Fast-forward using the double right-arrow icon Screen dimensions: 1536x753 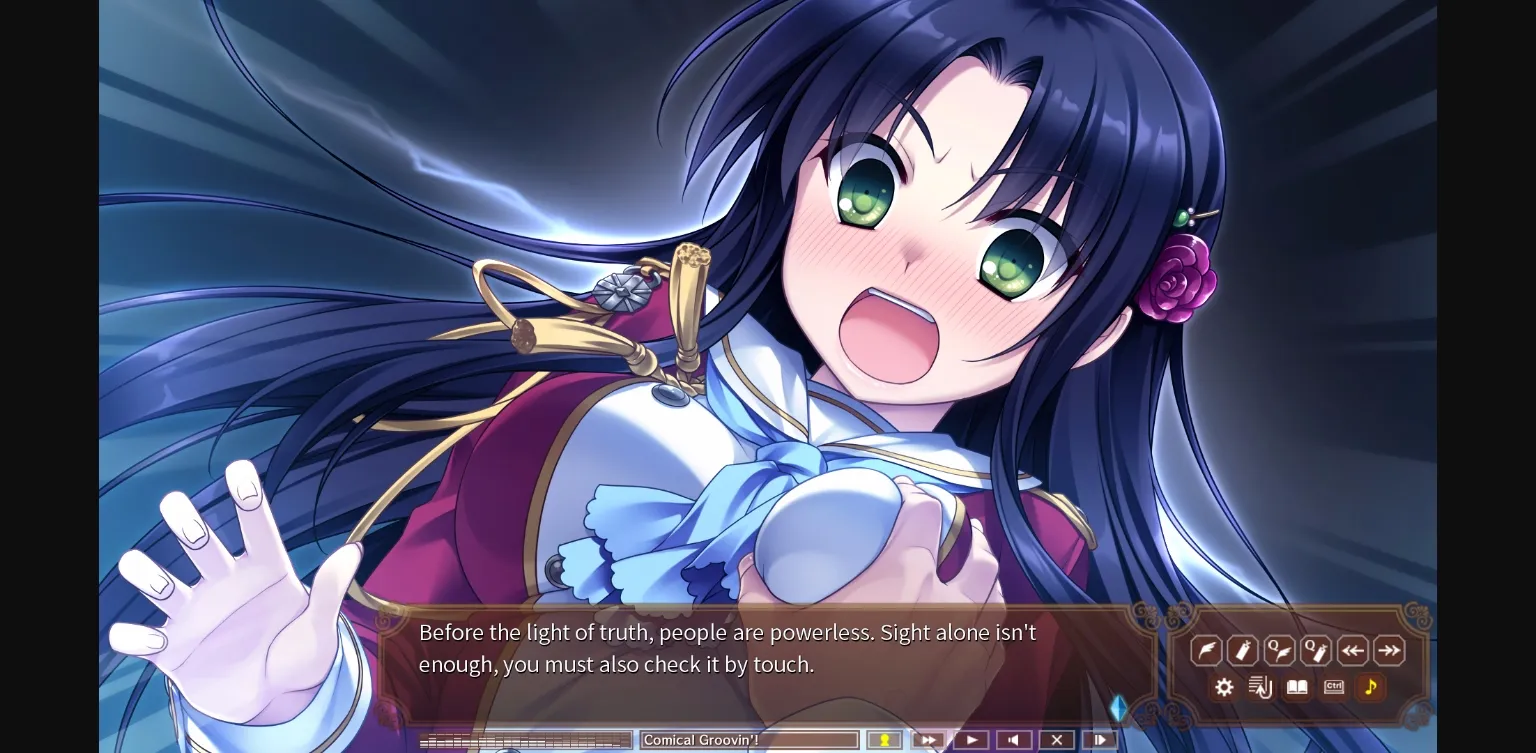tap(1388, 650)
